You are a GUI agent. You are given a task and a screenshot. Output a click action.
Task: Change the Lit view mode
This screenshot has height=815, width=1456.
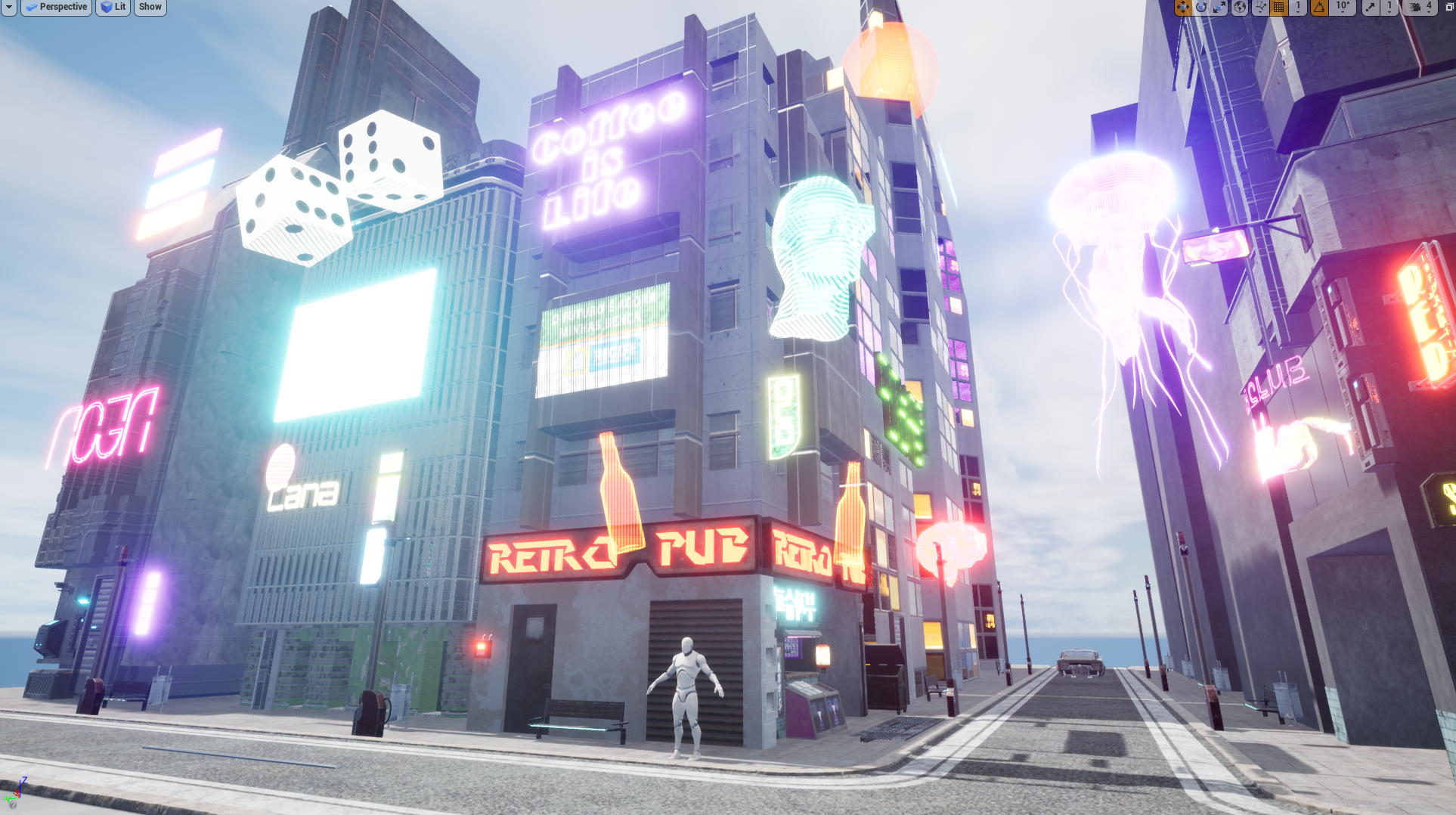tap(113, 7)
